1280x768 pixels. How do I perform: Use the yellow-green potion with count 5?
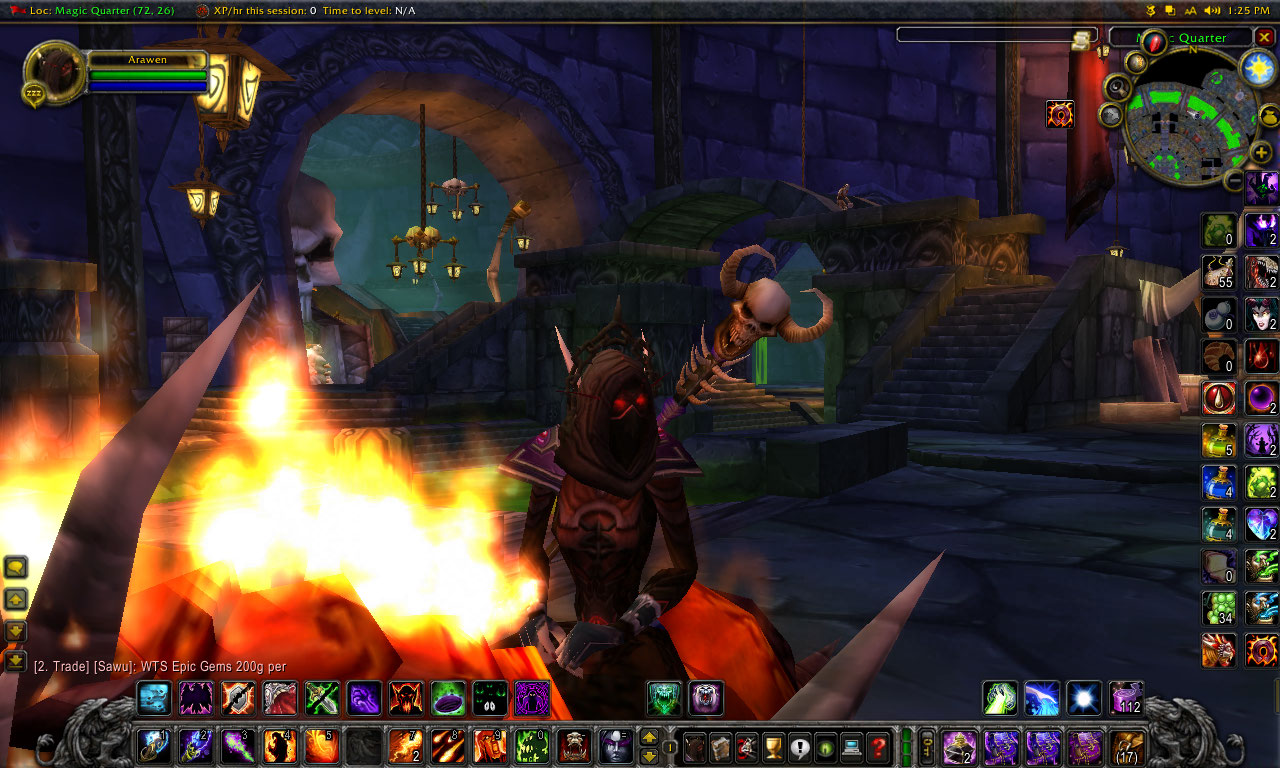coord(1219,440)
